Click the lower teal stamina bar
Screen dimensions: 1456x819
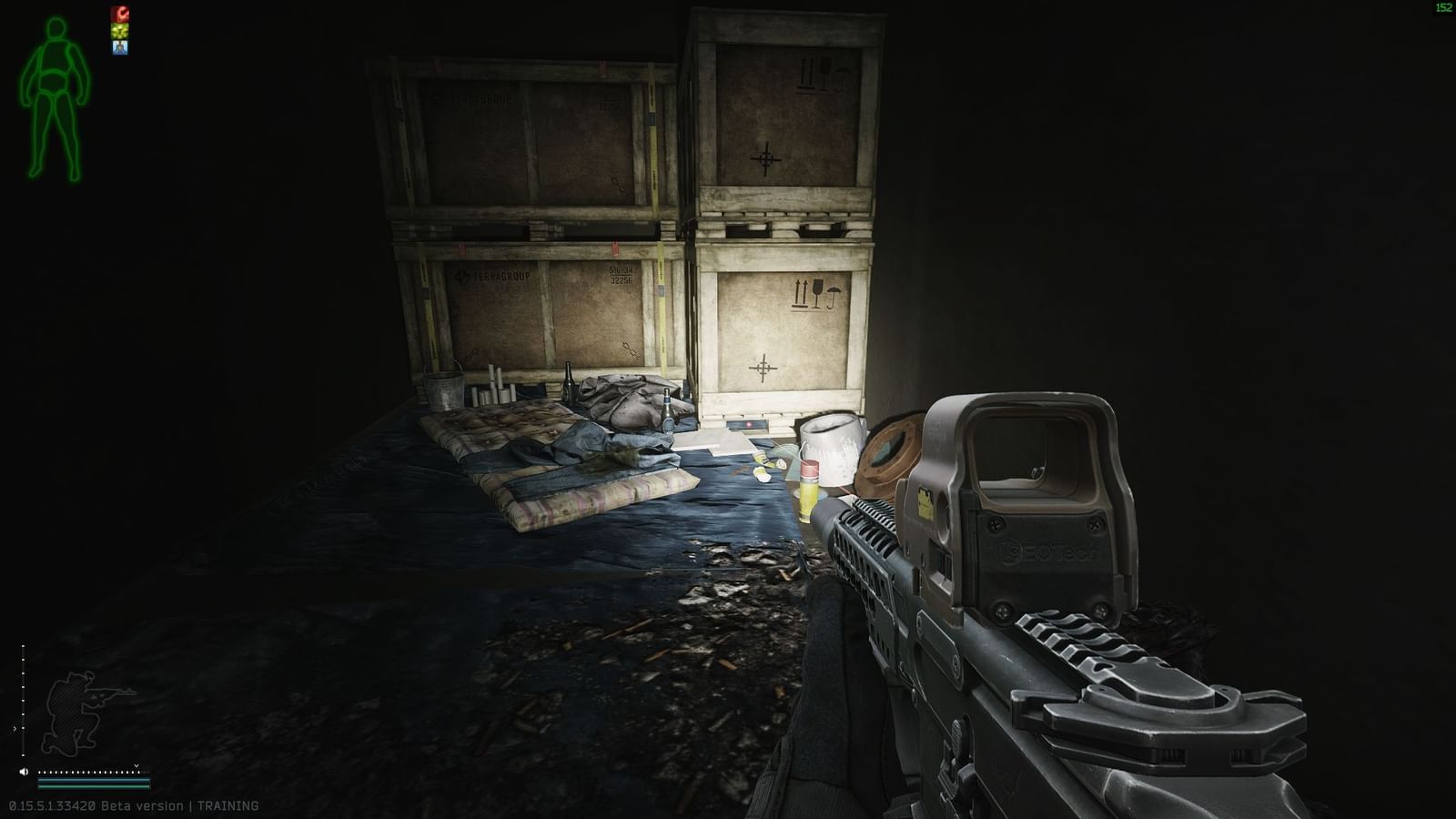click(x=91, y=787)
